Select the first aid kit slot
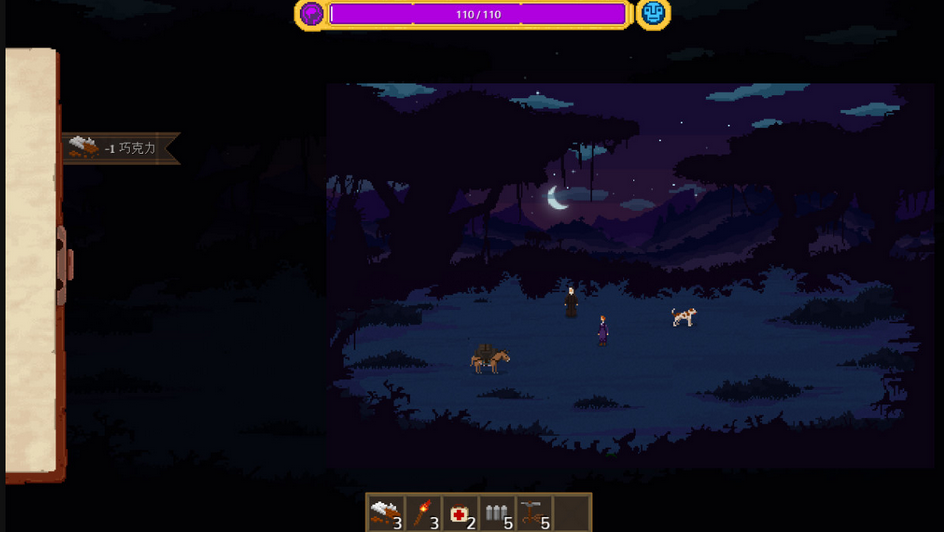Screen dimensions: 944x533 (460, 514)
